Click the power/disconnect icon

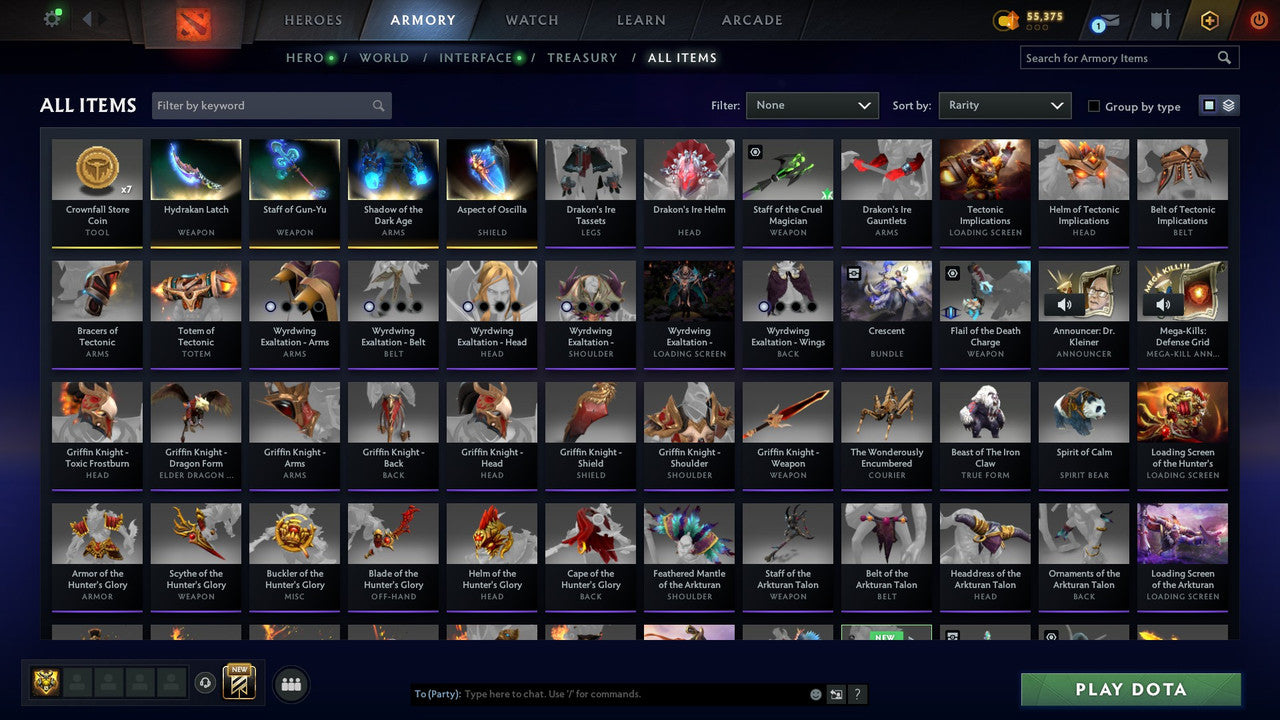point(1258,18)
